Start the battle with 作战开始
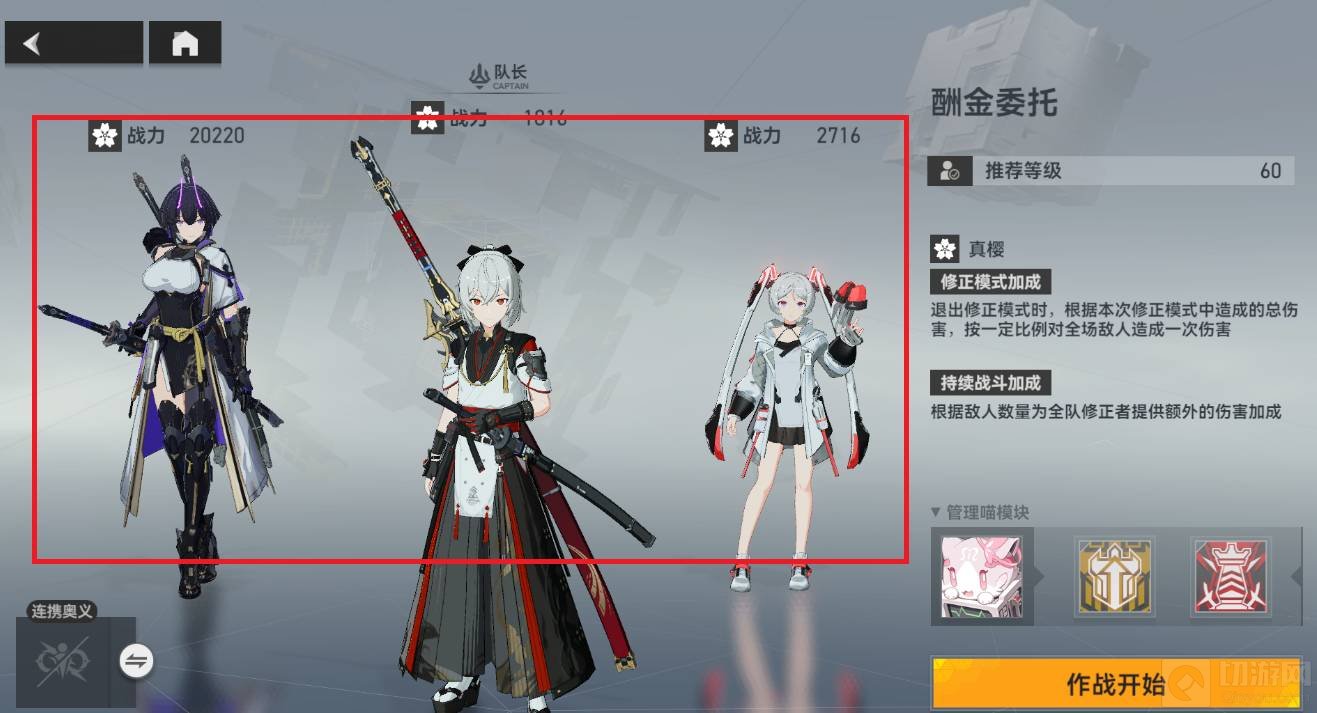Viewport: 1317px width, 713px height. pyautogui.click(x=1115, y=684)
